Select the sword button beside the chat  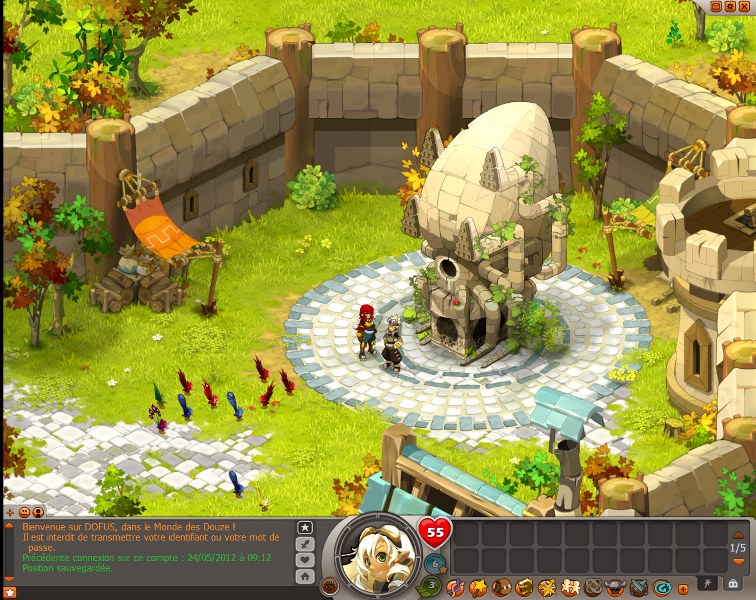(305, 543)
